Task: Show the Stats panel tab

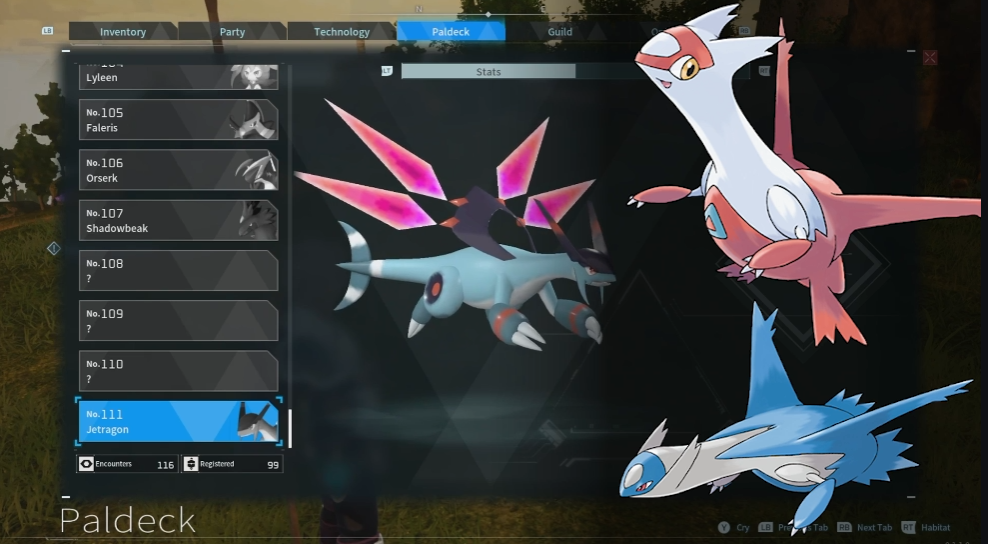Action: click(x=488, y=72)
